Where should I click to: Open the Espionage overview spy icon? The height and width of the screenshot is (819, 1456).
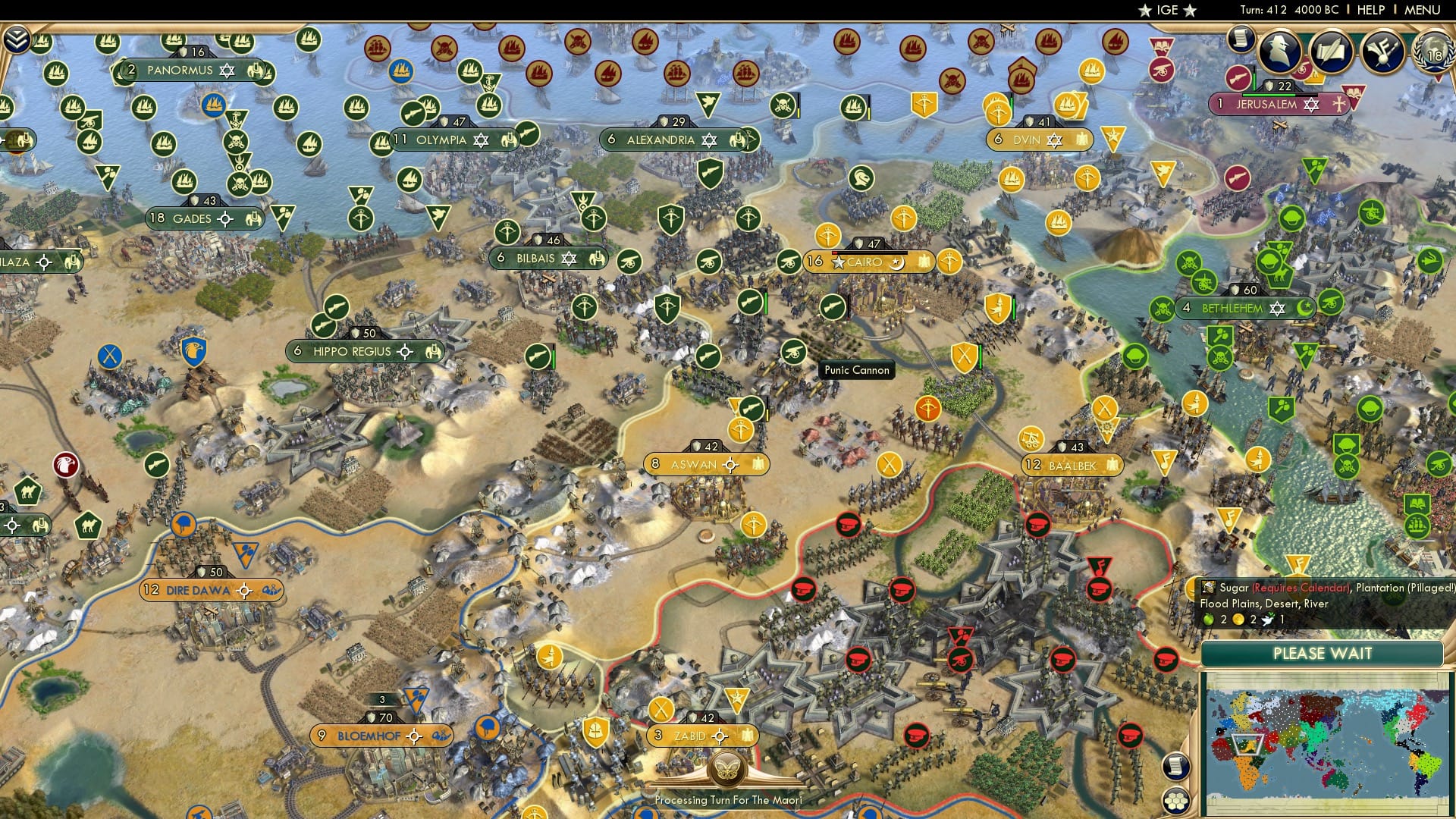(1281, 51)
